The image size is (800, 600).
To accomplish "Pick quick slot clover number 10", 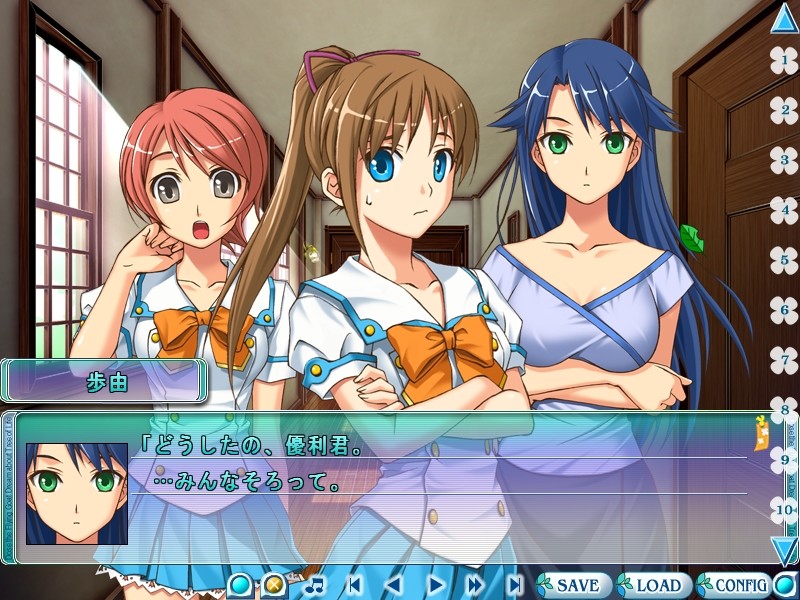I will [784, 509].
